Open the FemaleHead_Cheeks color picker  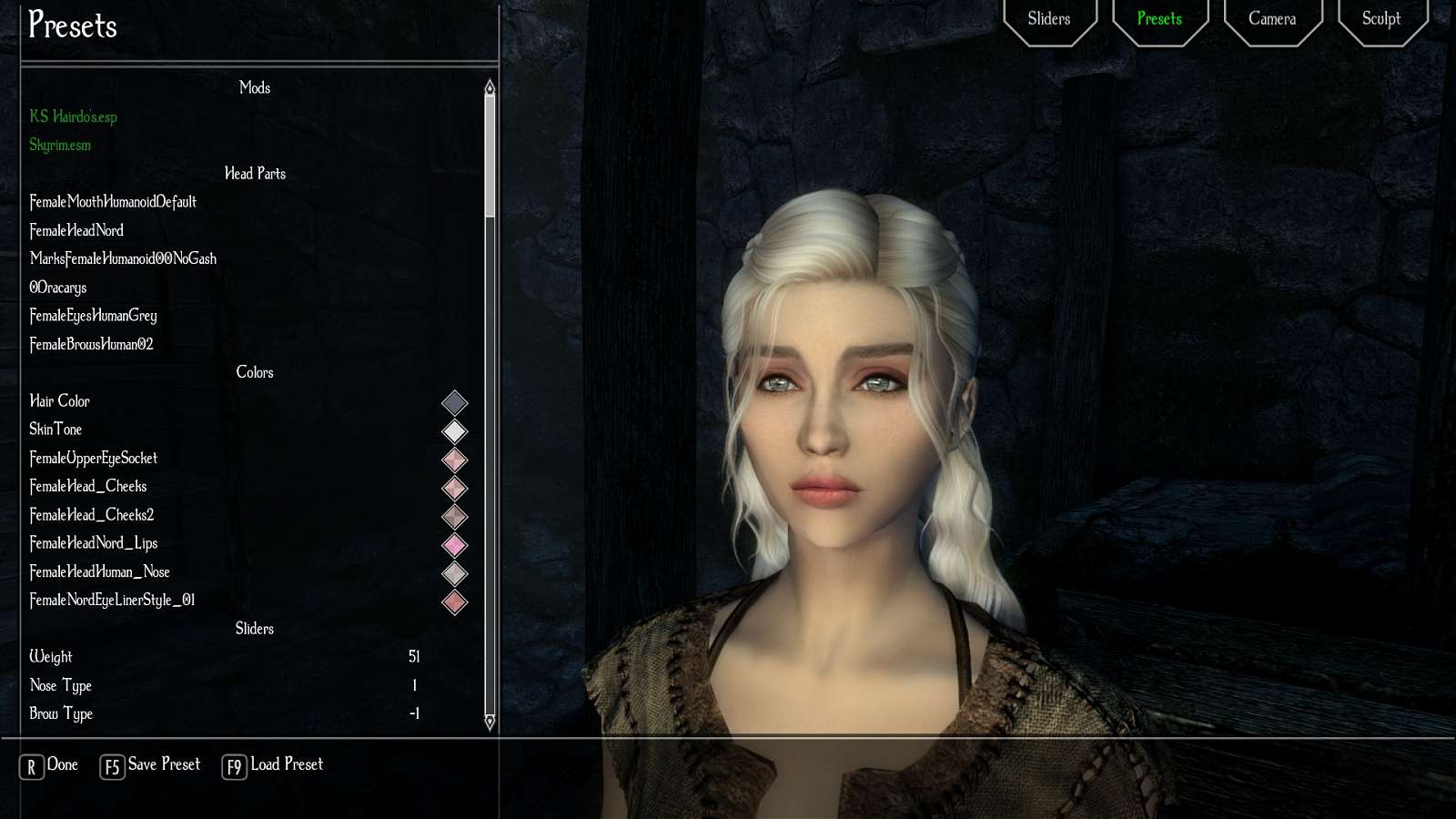455,489
